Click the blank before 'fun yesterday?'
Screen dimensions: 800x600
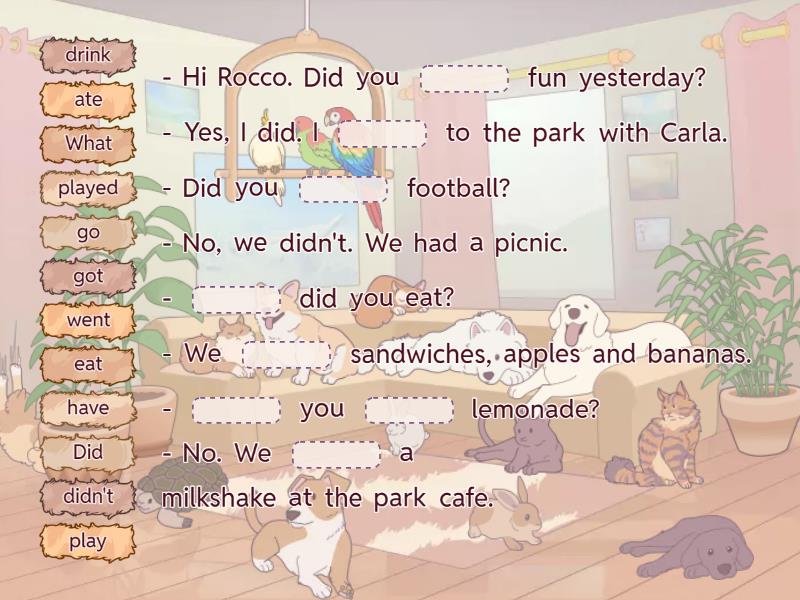(x=464, y=79)
